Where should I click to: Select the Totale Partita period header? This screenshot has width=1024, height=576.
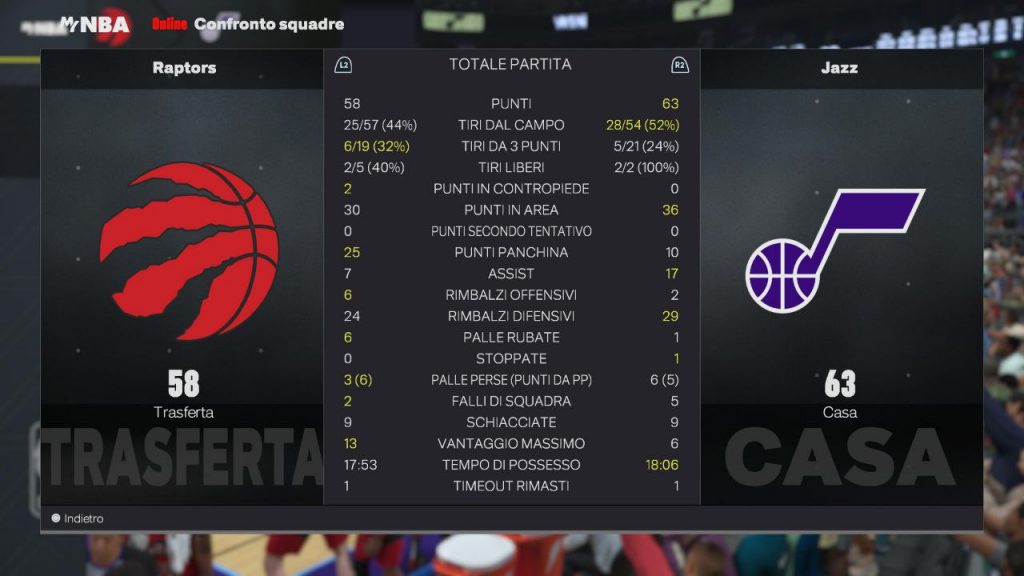pyautogui.click(x=510, y=65)
